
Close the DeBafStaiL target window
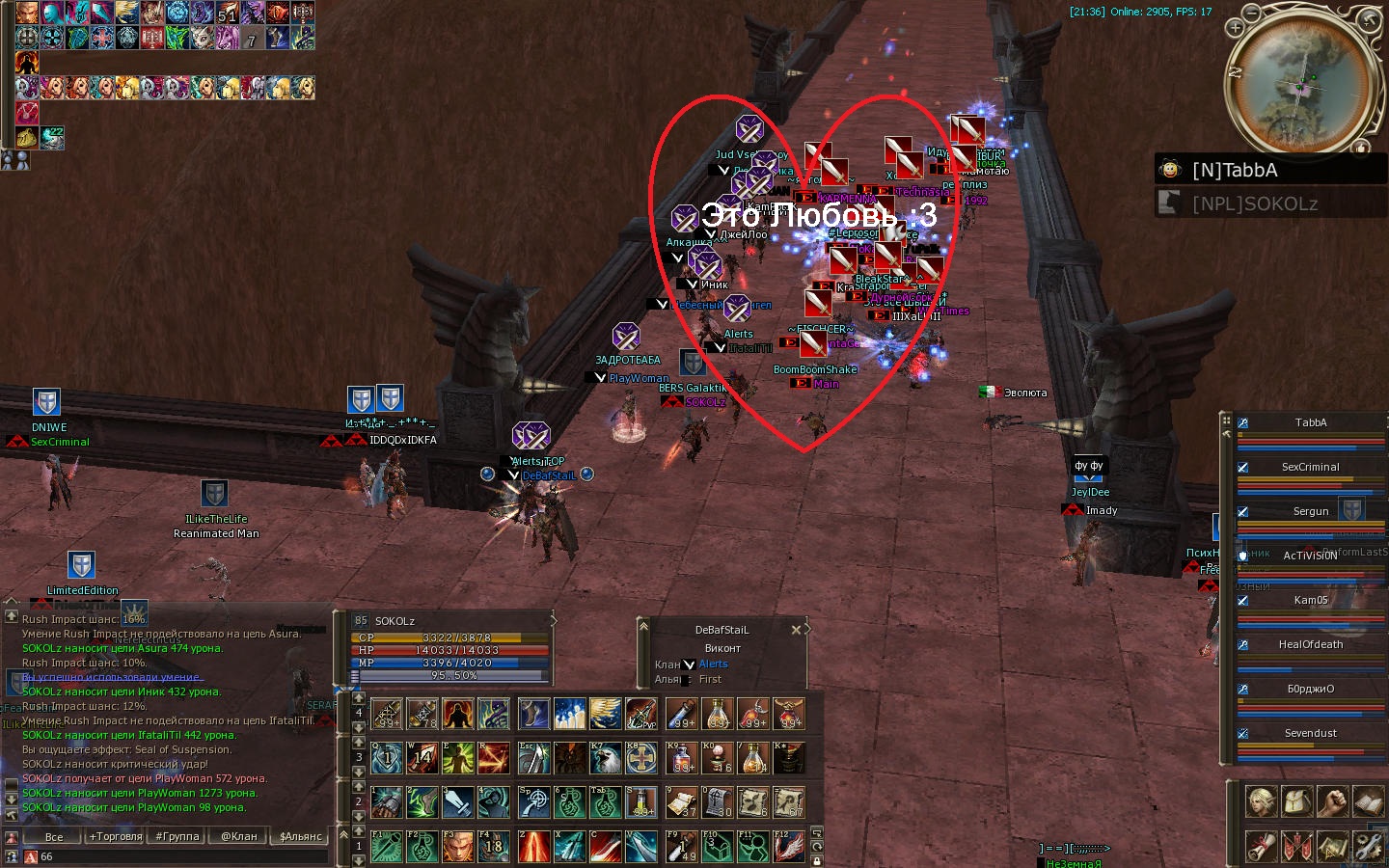coord(796,630)
